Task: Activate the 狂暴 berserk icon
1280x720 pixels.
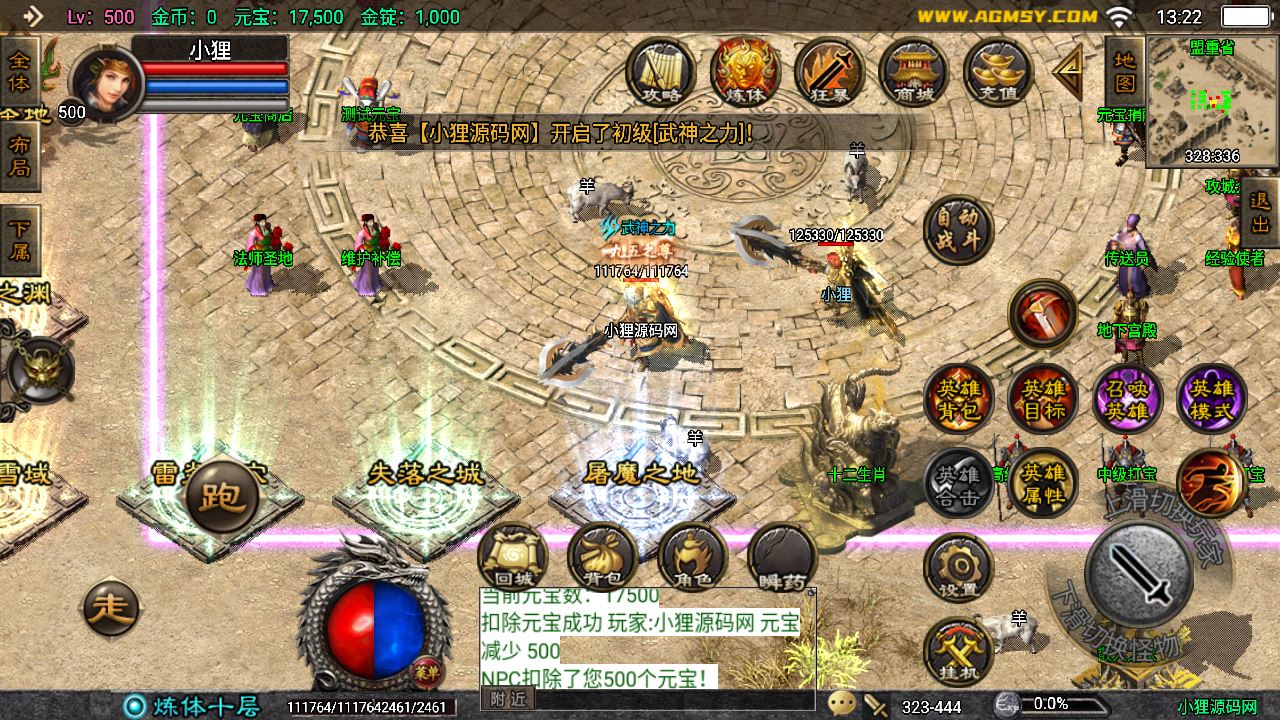Action: 829,71
